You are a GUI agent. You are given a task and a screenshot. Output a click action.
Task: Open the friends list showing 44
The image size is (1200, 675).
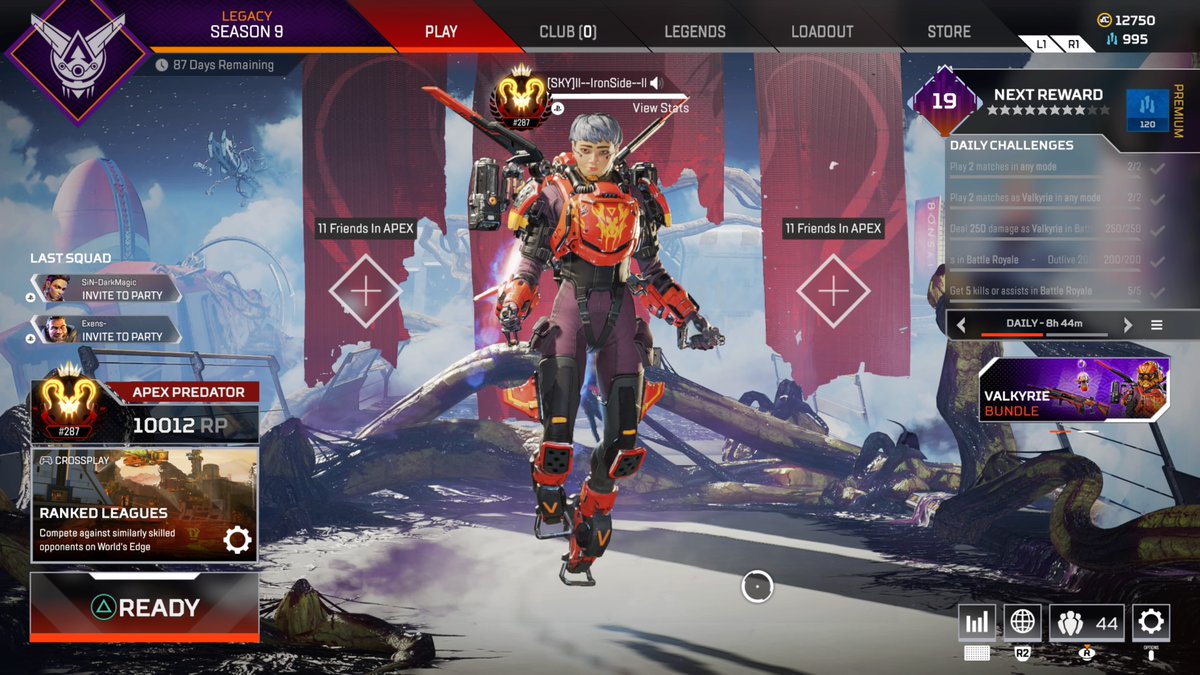pyautogui.click(x=1087, y=623)
